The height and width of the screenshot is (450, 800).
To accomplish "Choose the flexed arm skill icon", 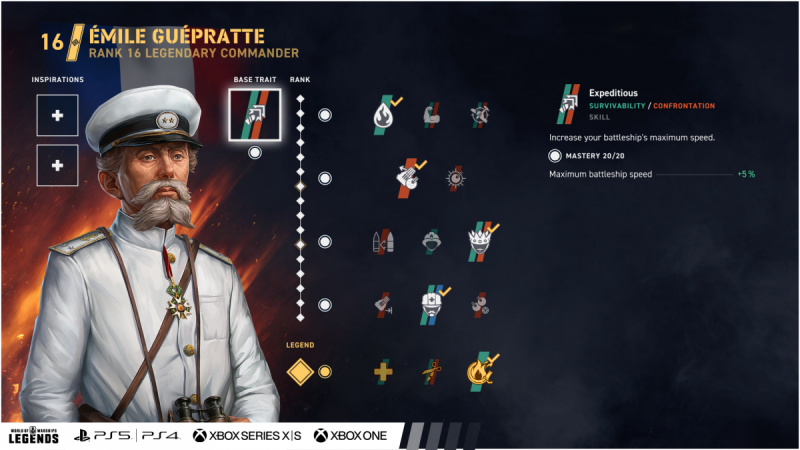I will coord(432,115).
